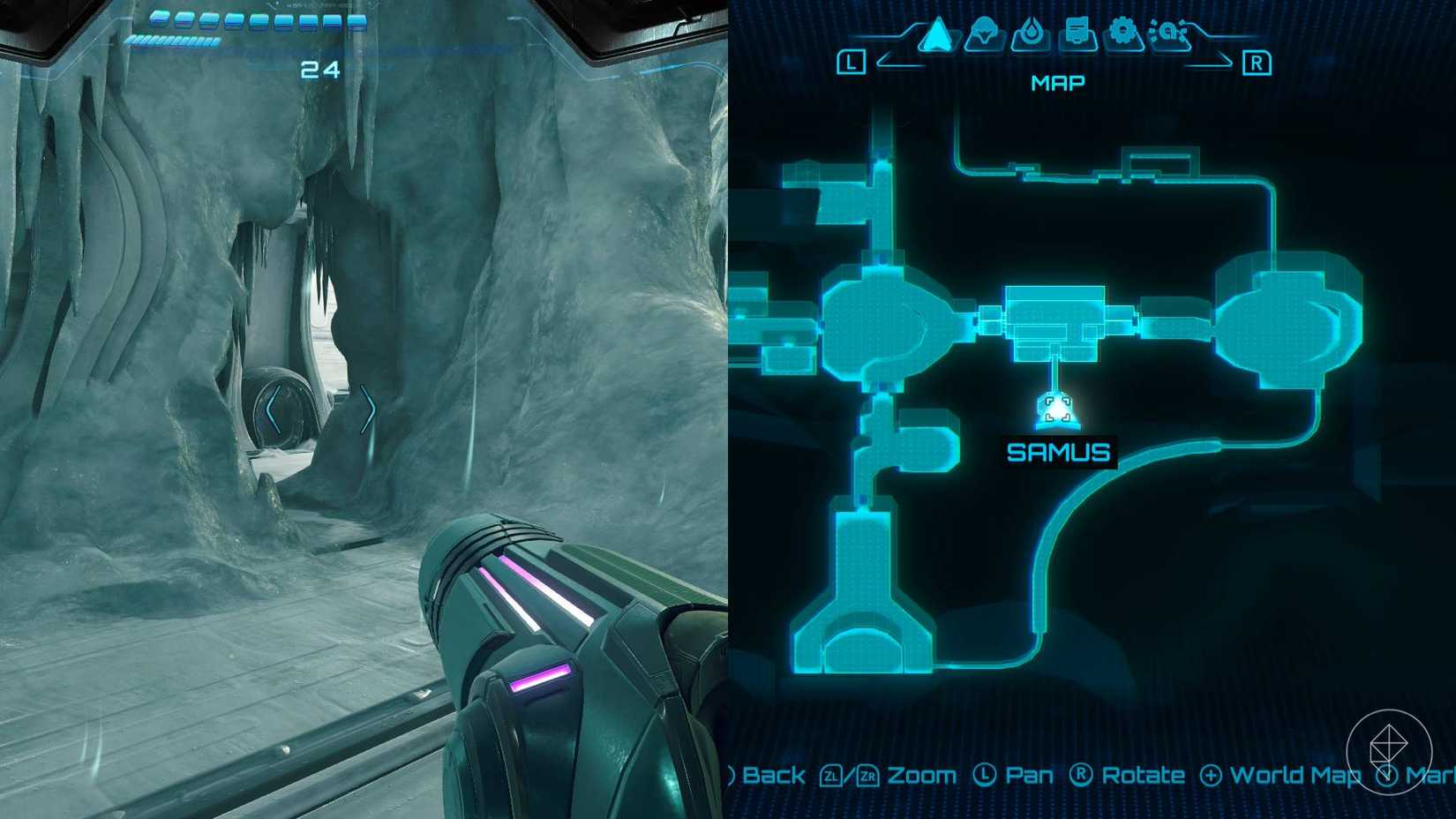Click the compass orientation widget
Screen dimensions: 1456x819
point(1392,751)
